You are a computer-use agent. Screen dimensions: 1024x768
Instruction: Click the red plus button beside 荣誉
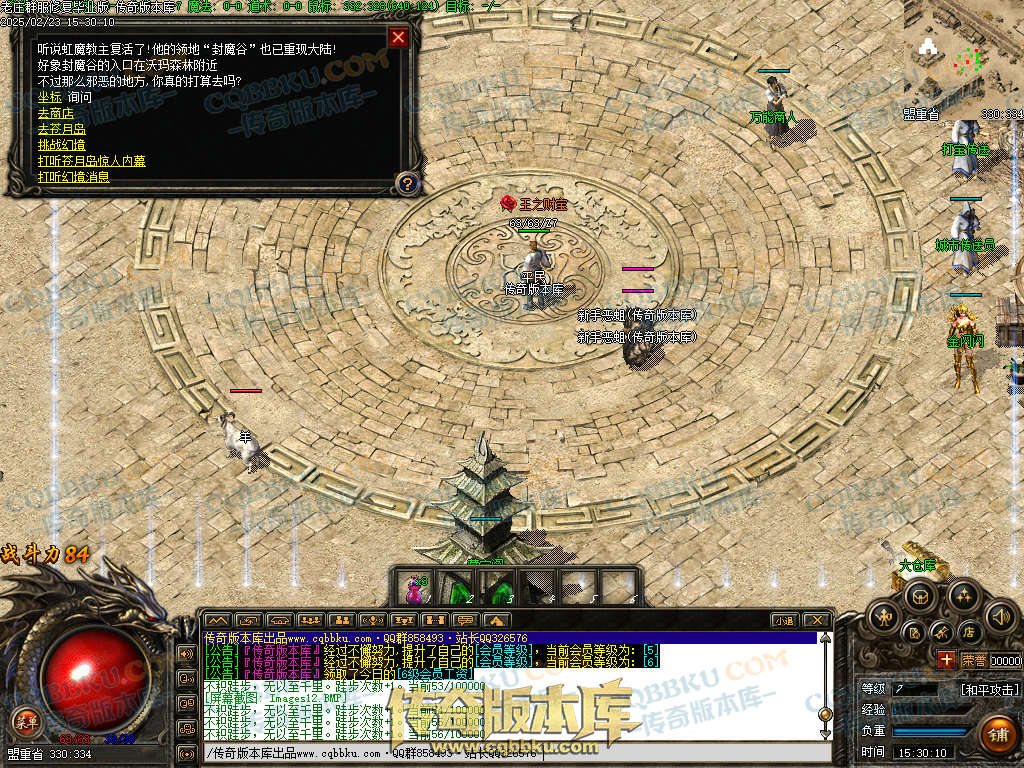pos(946,659)
